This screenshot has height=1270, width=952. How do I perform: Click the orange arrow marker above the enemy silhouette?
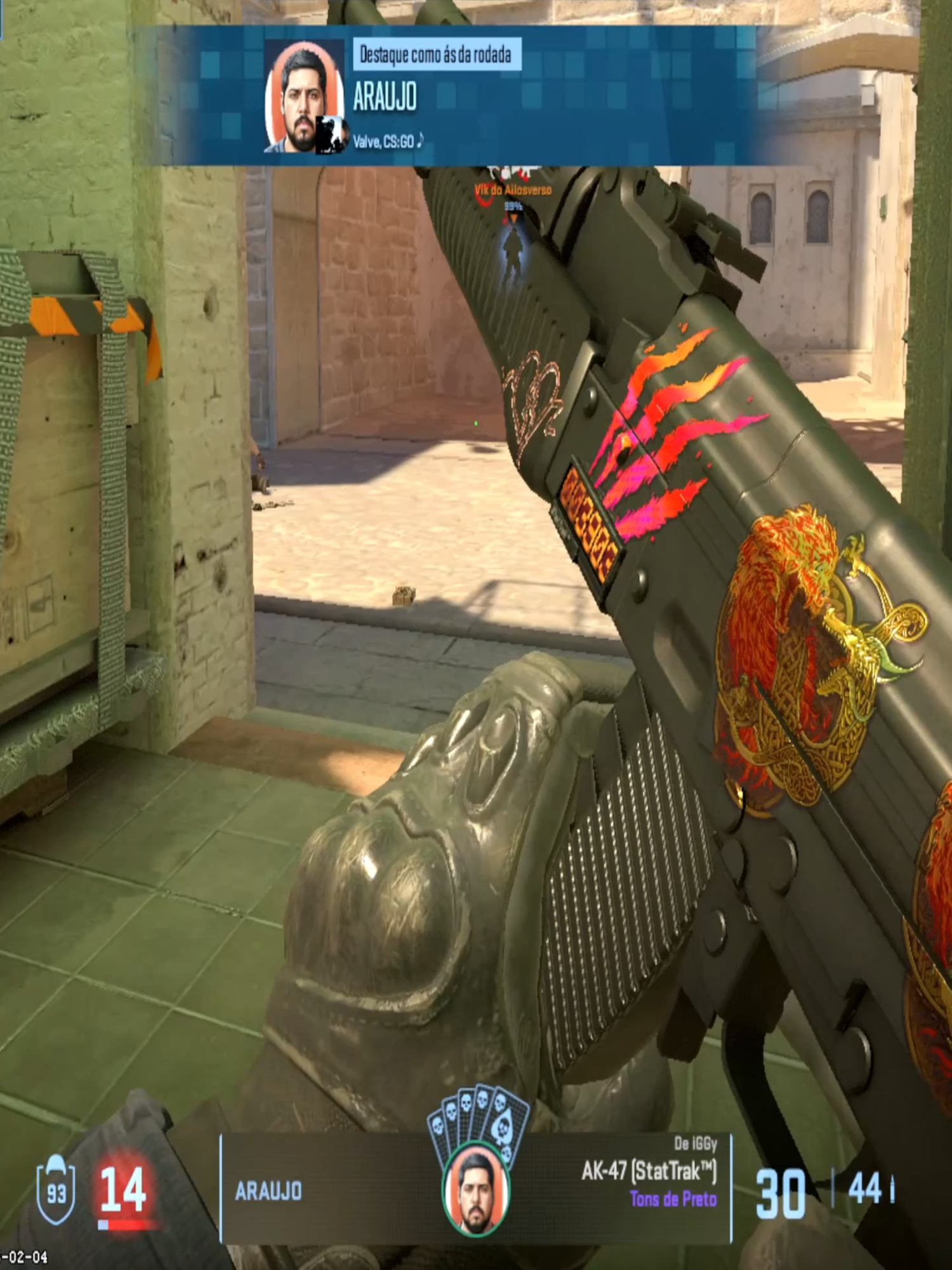point(513,217)
